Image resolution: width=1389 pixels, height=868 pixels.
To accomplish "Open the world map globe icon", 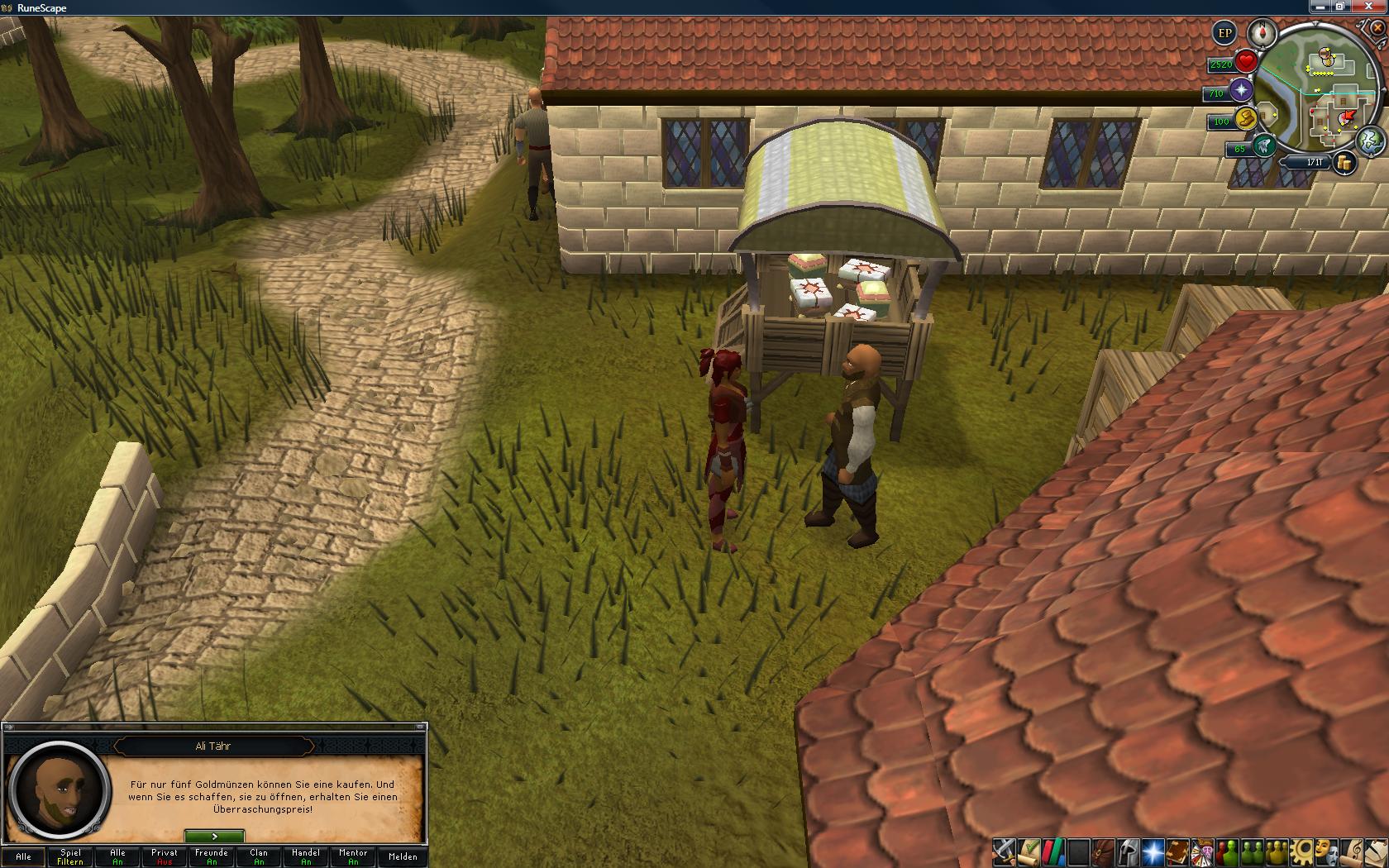I will click(x=1369, y=139).
